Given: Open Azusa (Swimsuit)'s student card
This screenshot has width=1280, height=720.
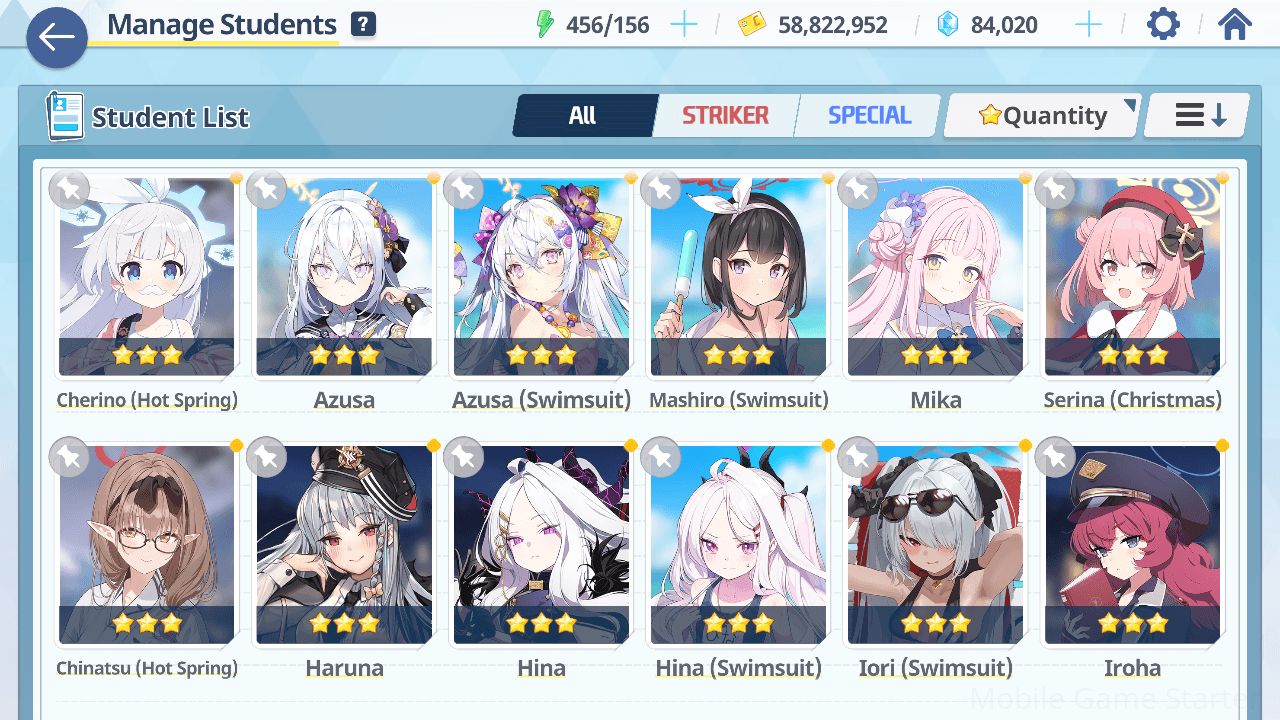Looking at the screenshot, I should click(x=541, y=280).
